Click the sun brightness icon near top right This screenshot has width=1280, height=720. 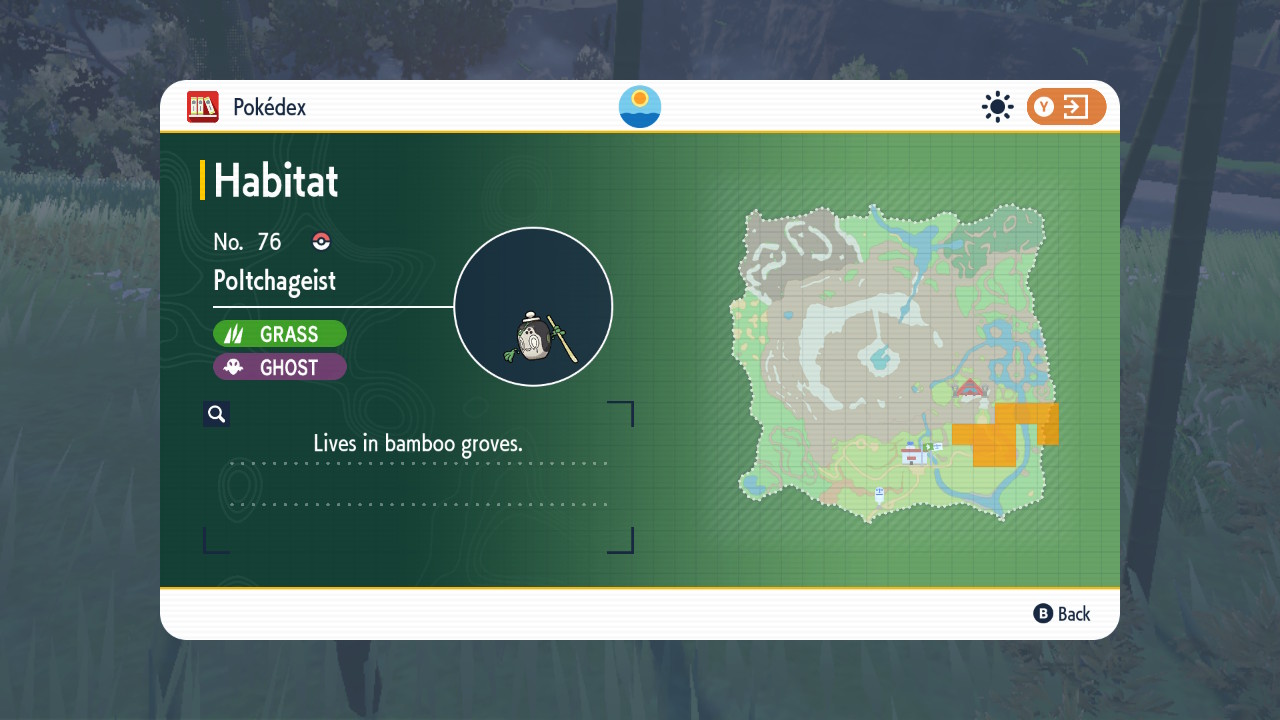point(997,107)
